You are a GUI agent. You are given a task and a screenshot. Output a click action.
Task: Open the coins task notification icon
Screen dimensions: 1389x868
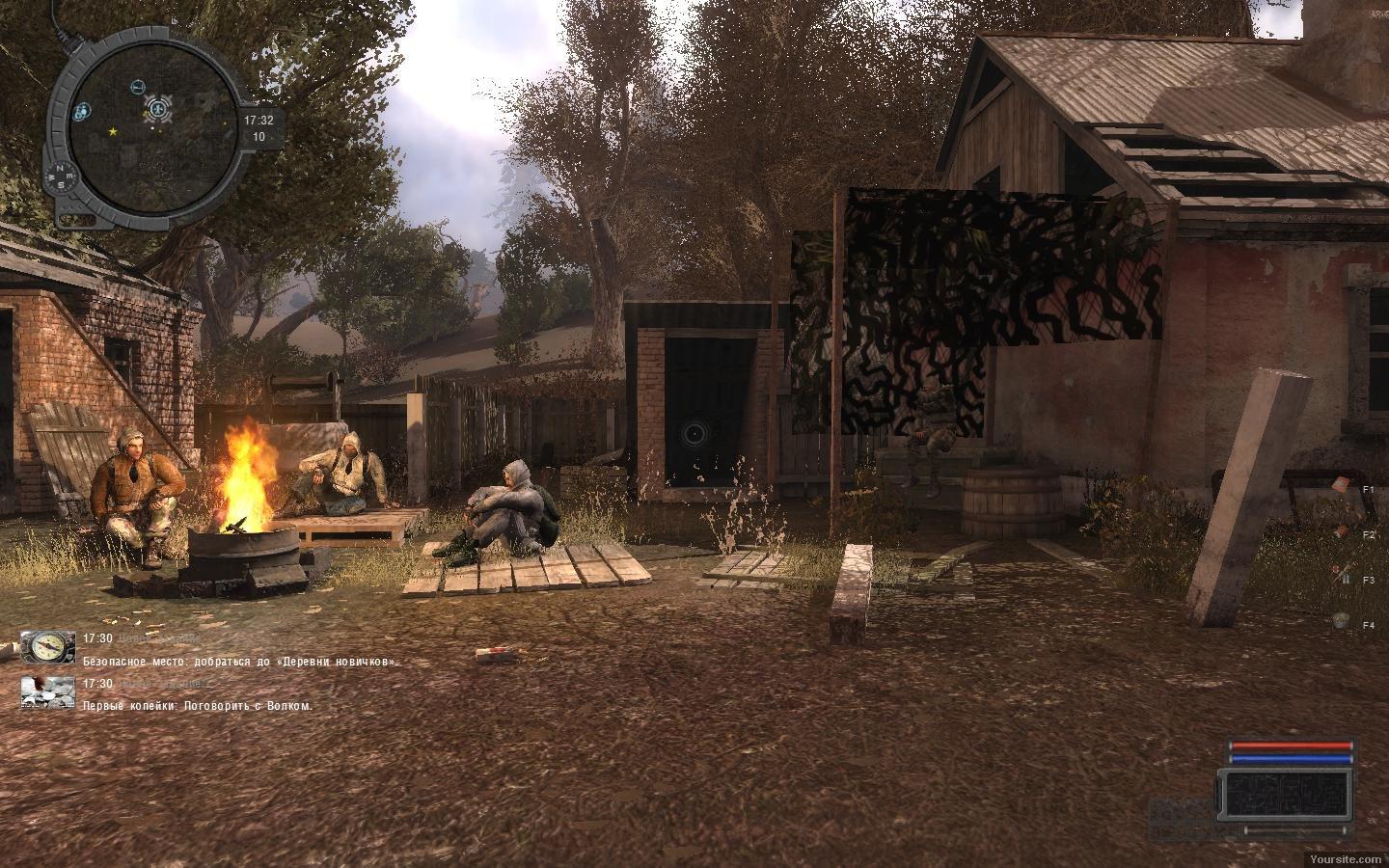[x=48, y=692]
